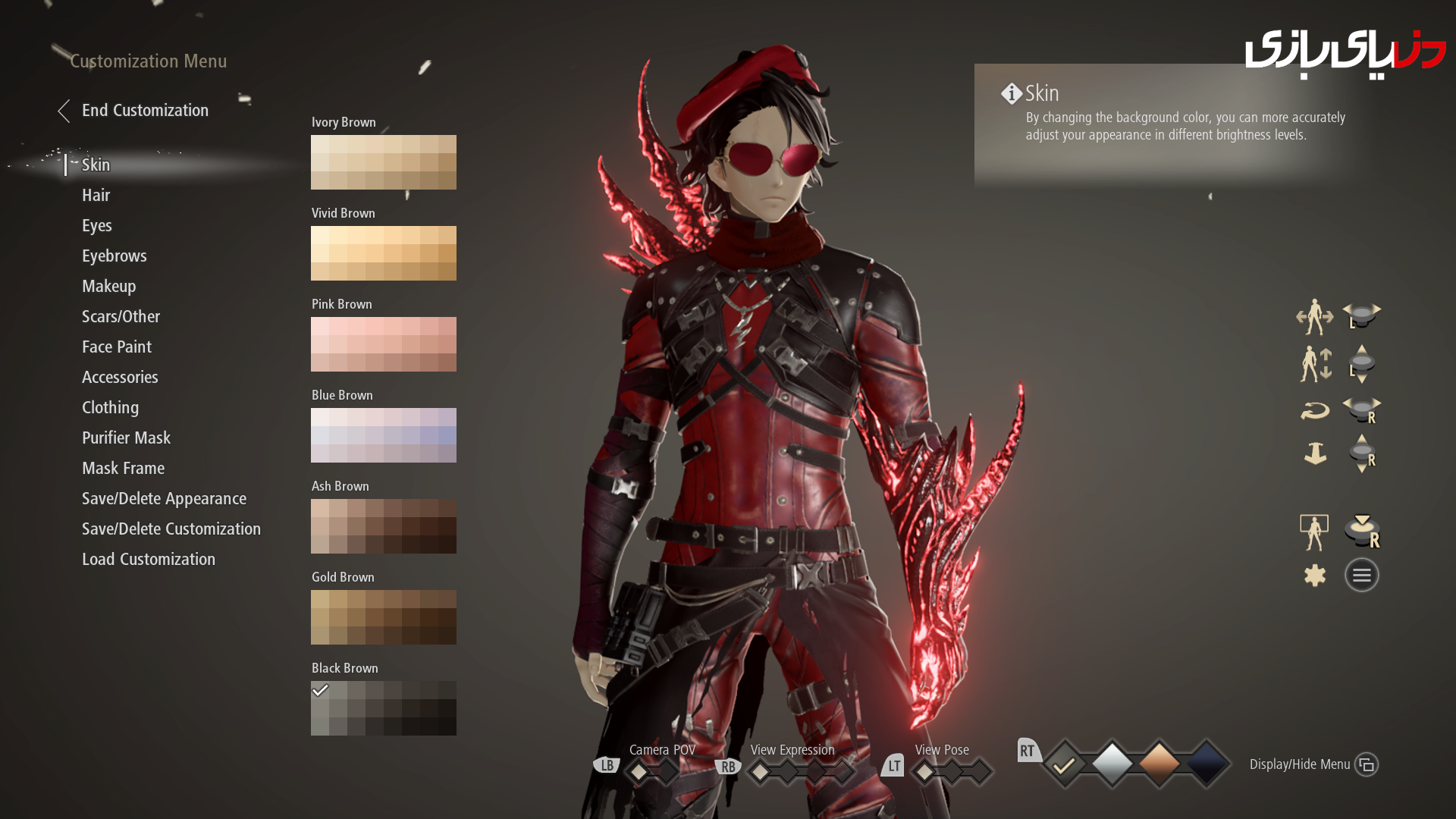Image resolution: width=1456 pixels, height=819 pixels.
Task: Open the Hair customization section
Action: click(96, 195)
